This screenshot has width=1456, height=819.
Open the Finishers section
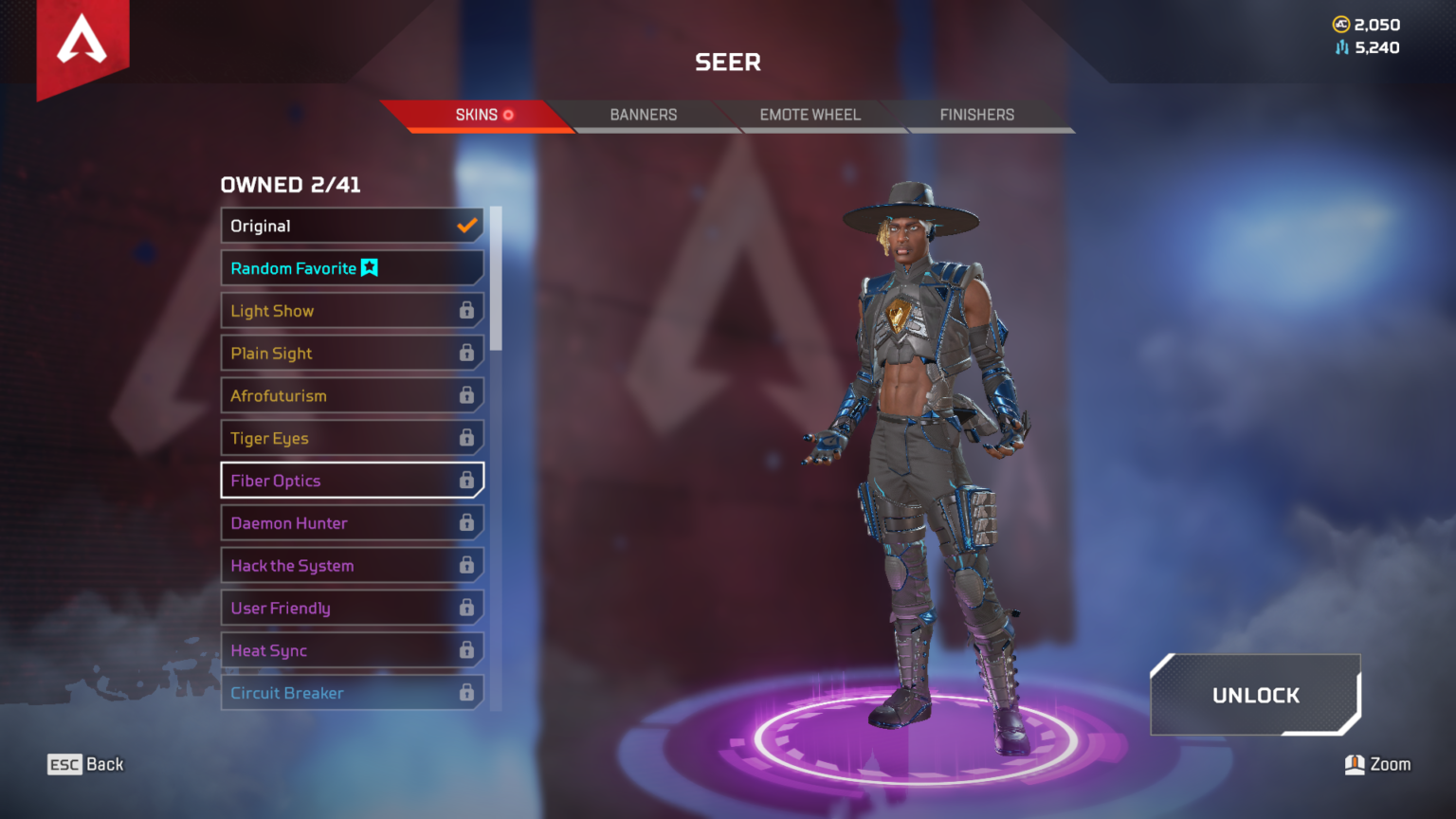976,115
